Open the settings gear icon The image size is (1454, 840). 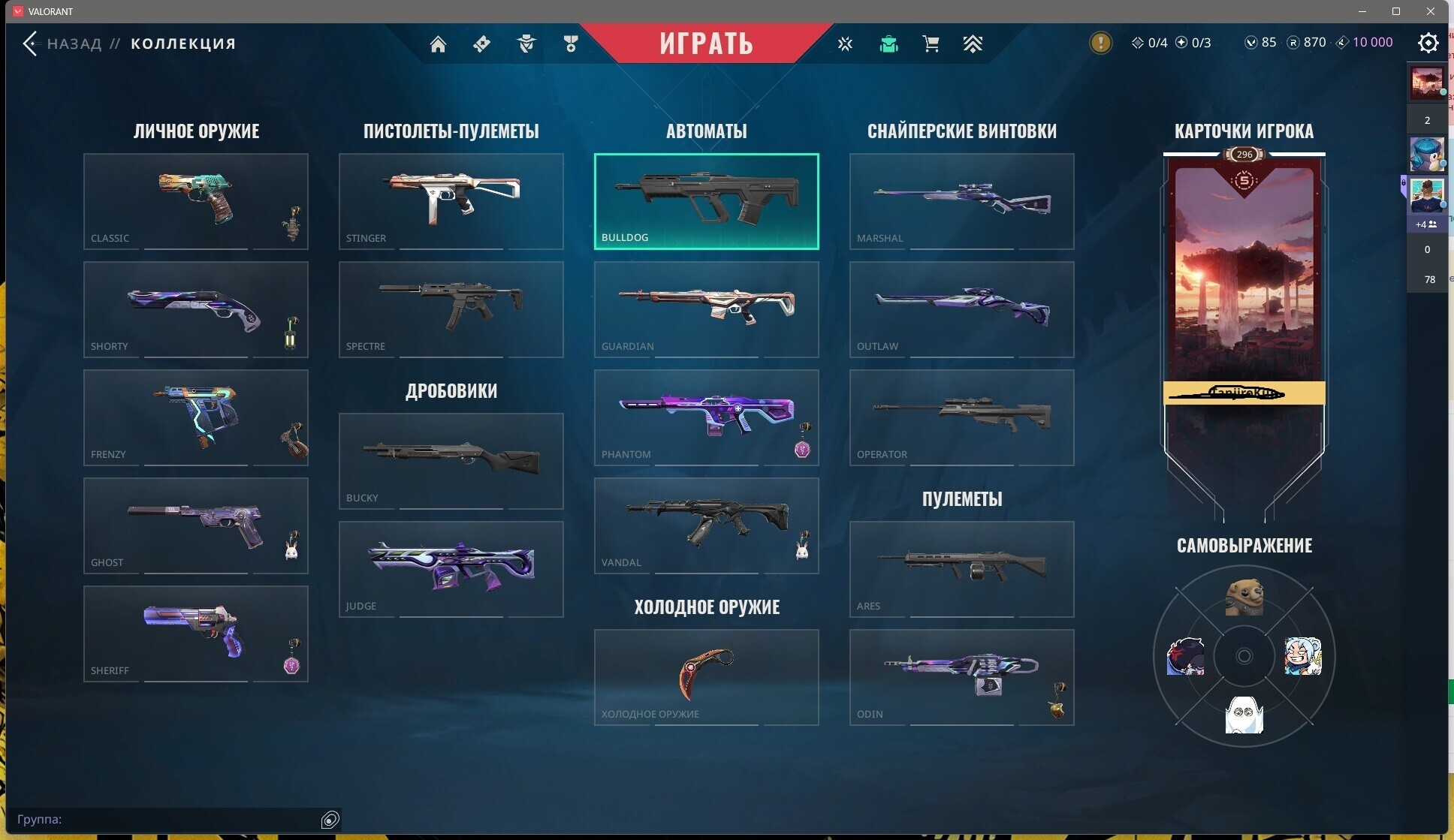tap(1428, 43)
